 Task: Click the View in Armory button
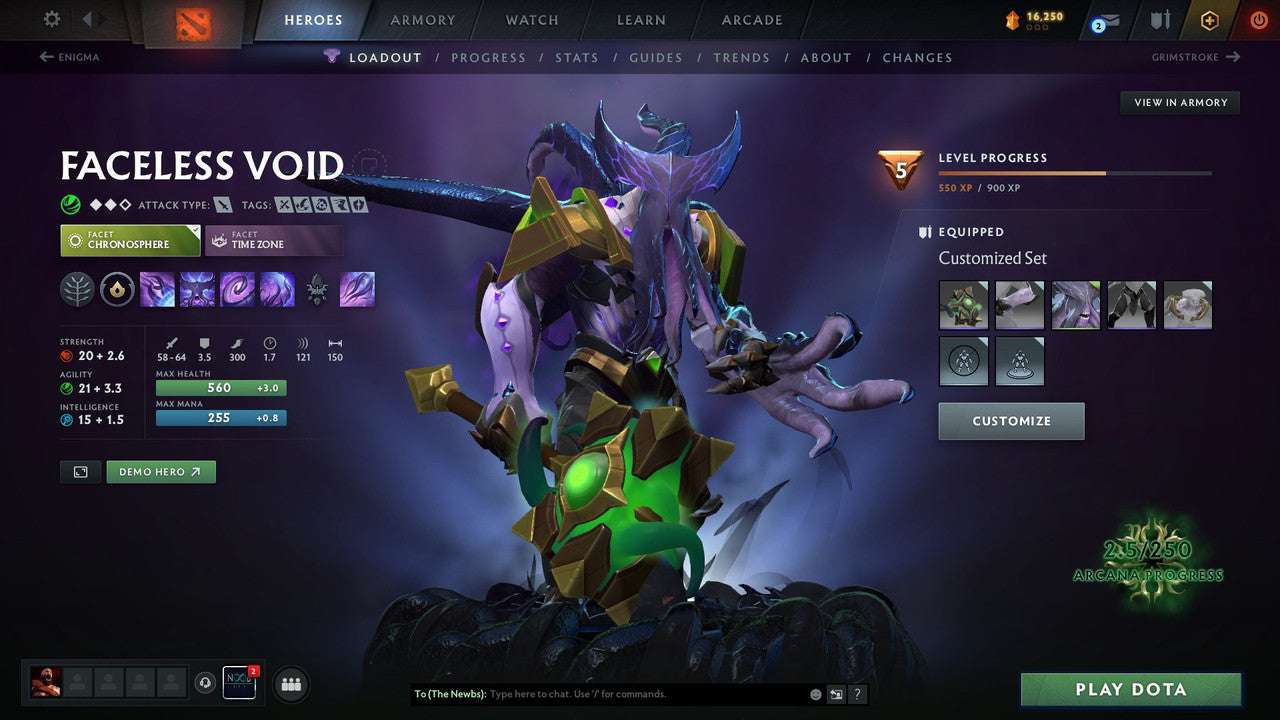pyautogui.click(x=1180, y=102)
